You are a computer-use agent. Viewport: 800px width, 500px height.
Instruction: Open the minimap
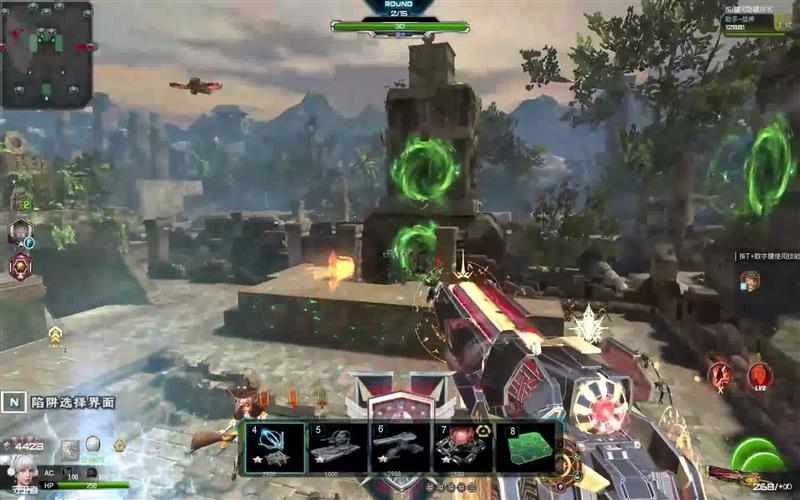point(47,54)
